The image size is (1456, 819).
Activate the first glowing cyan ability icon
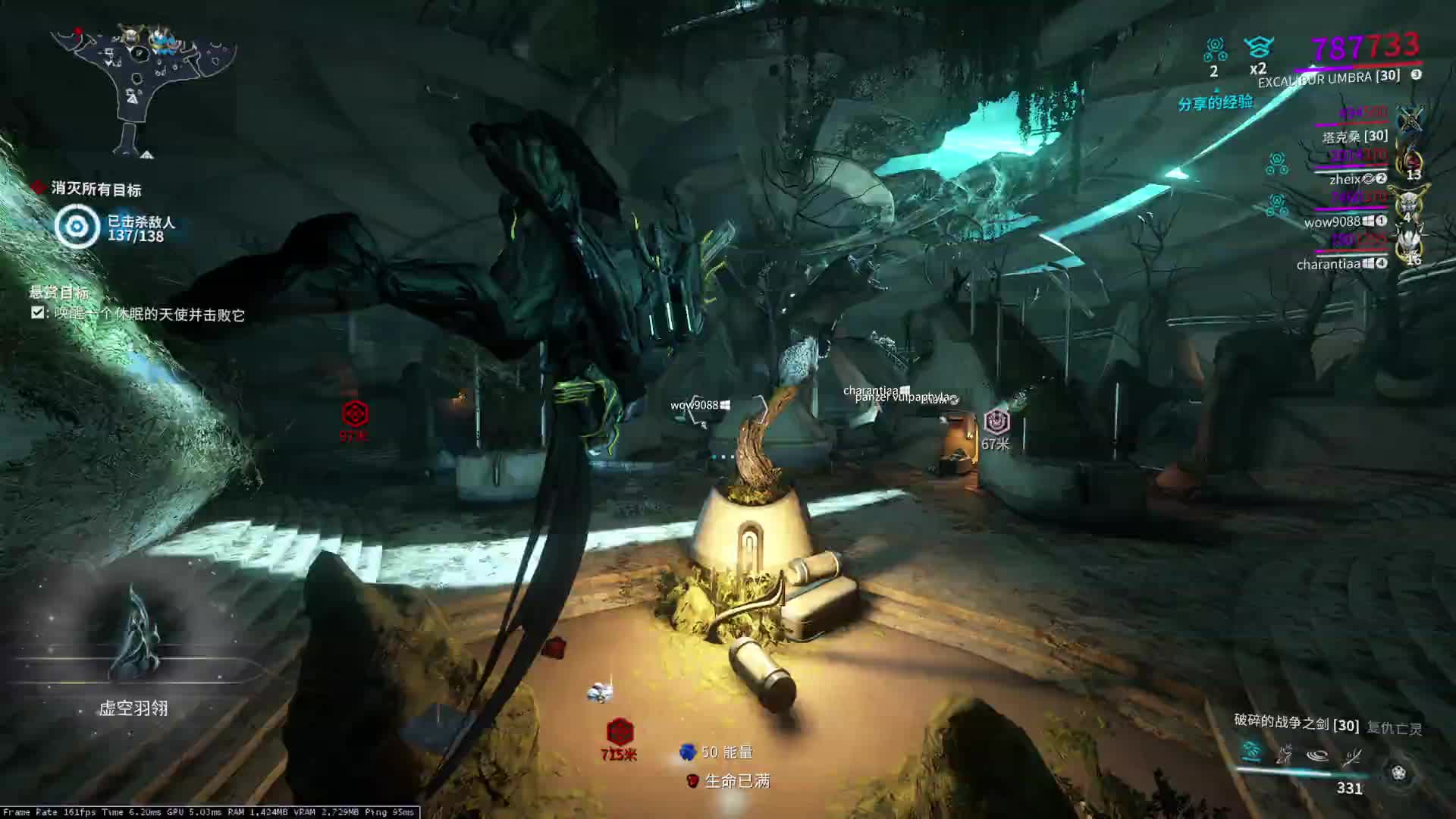[x=1251, y=752]
